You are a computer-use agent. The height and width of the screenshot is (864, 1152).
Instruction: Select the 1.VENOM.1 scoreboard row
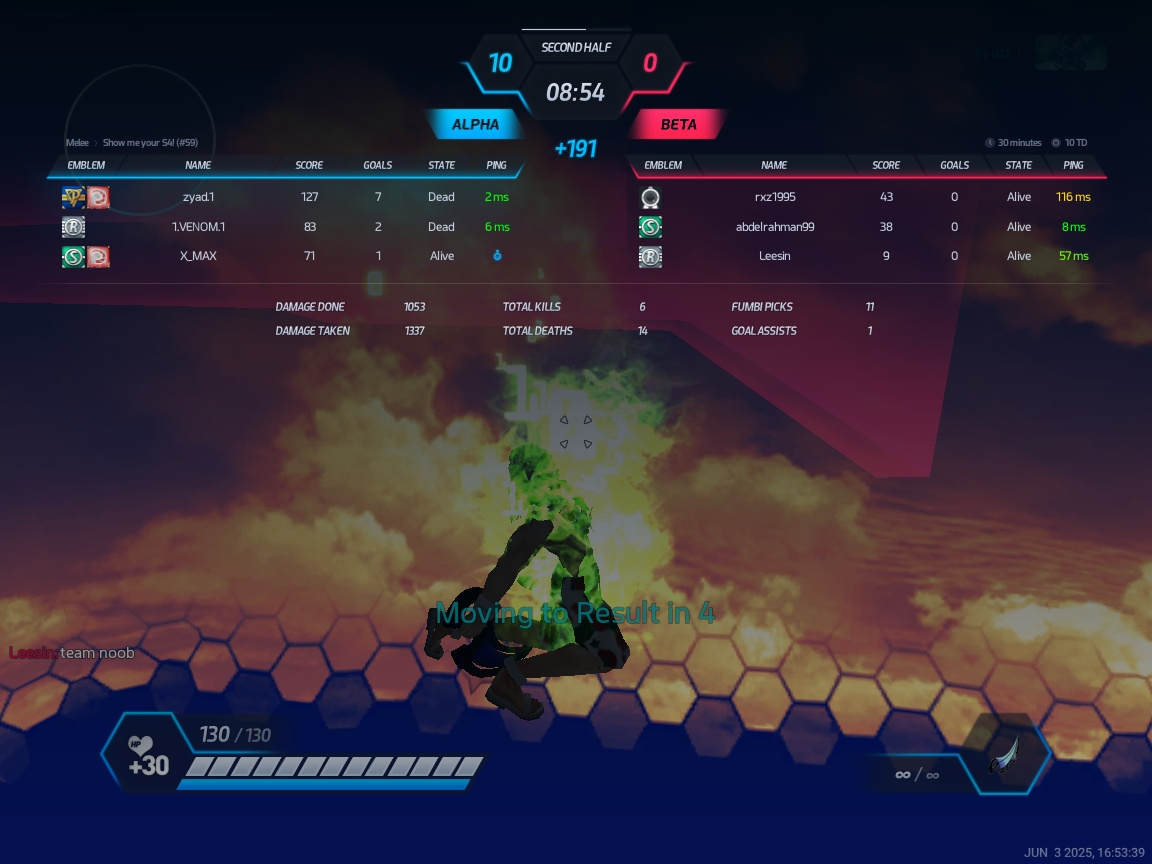(x=198, y=227)
